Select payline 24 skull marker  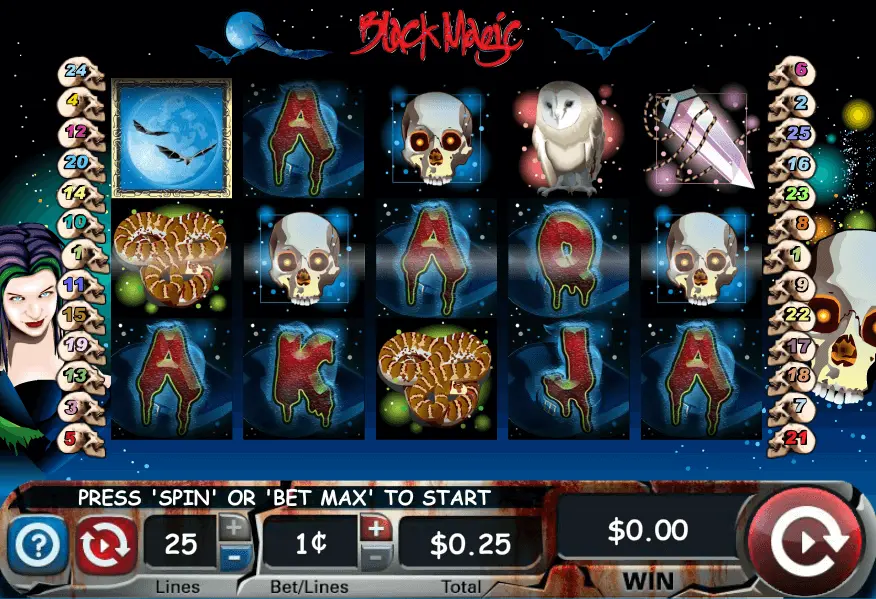pos(78,71)
